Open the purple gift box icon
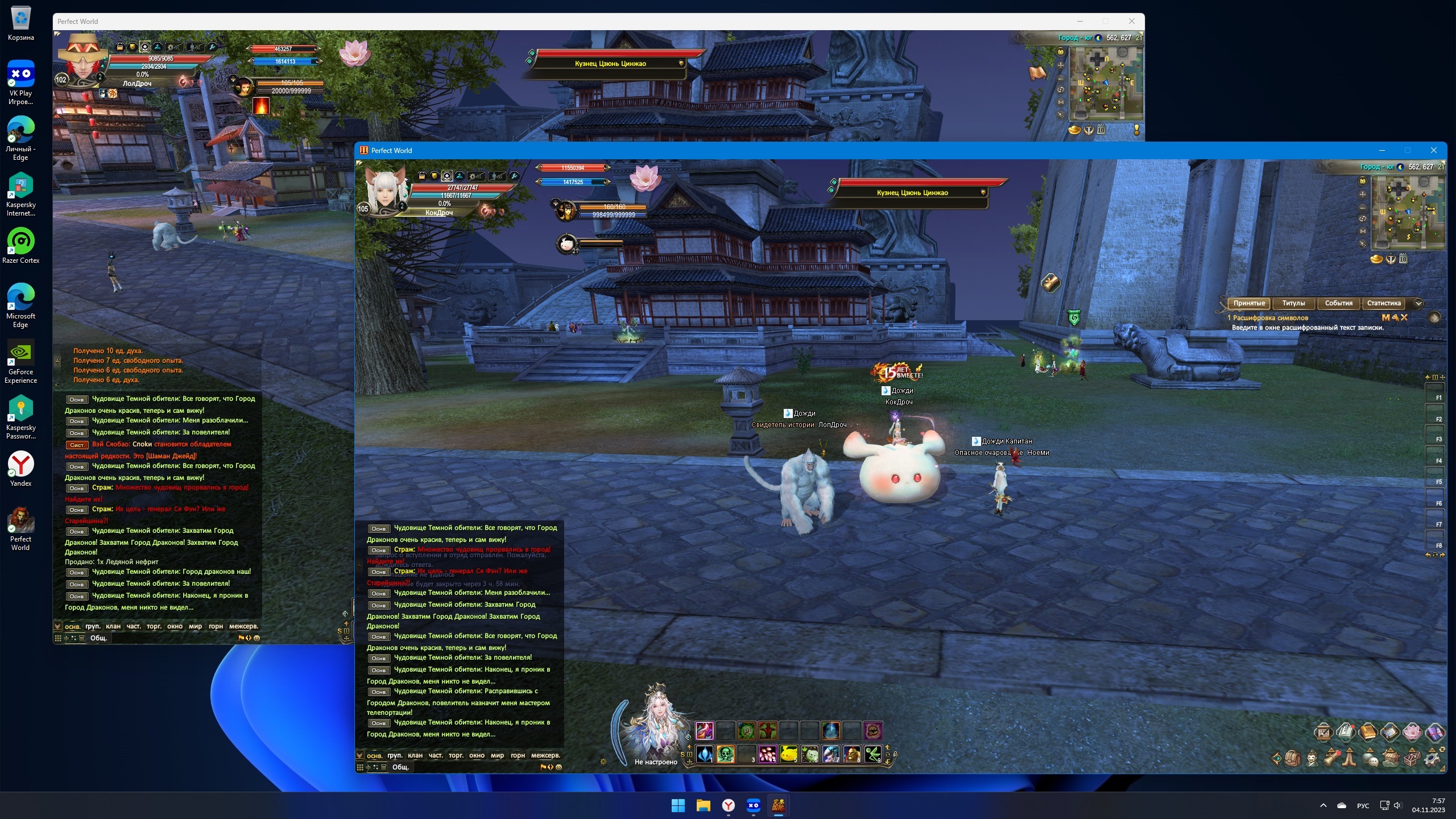The image size is (1456, 819). [x=1434, y=732]
